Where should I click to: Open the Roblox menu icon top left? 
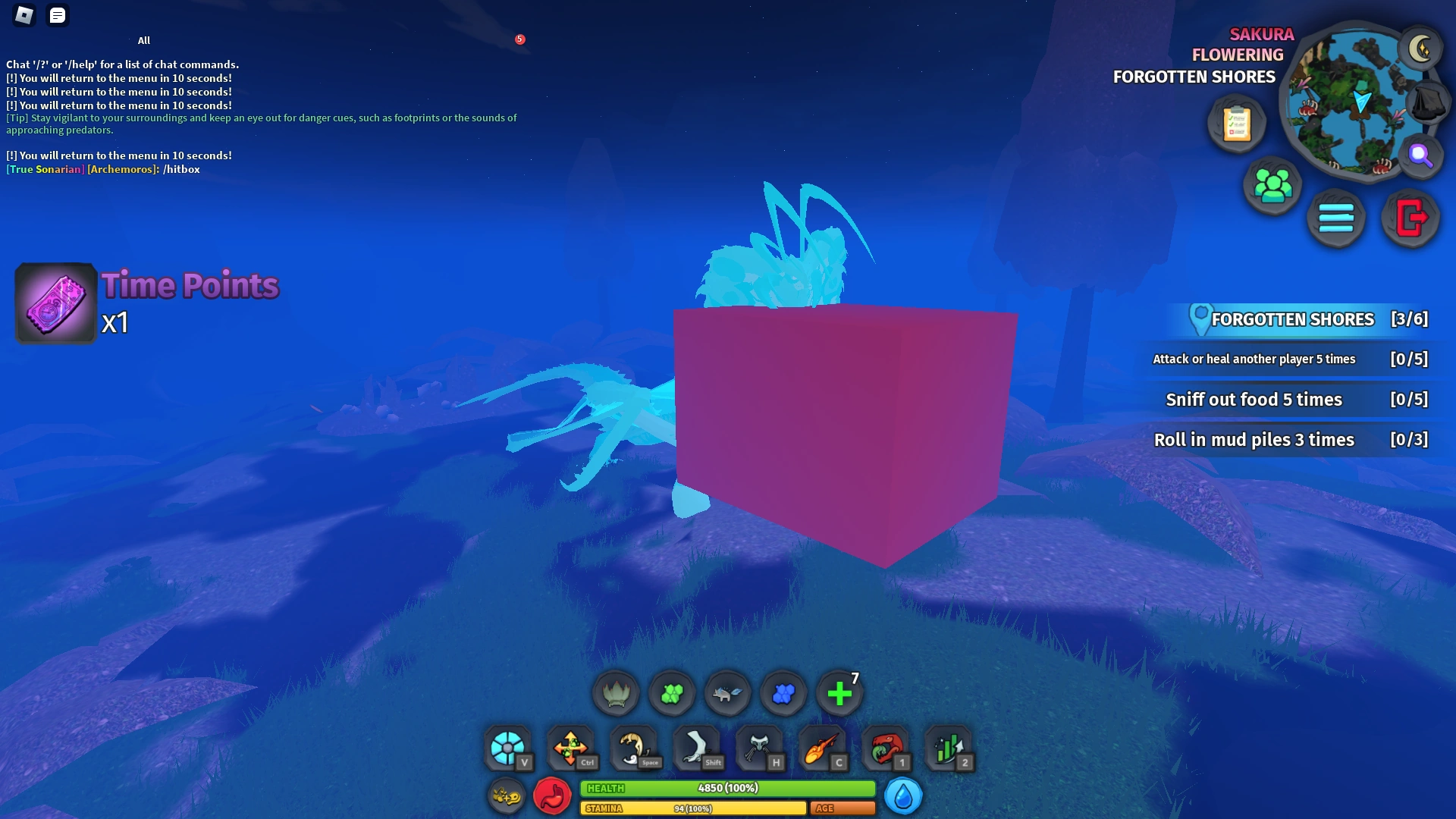pos(24,15)
